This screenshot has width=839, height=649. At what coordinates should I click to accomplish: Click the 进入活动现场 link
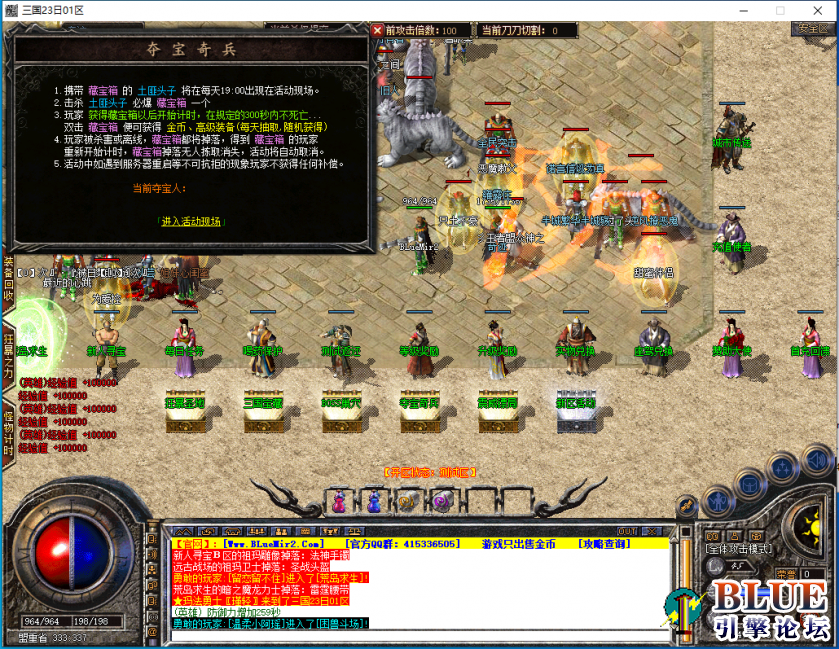[x=192, y=221]
